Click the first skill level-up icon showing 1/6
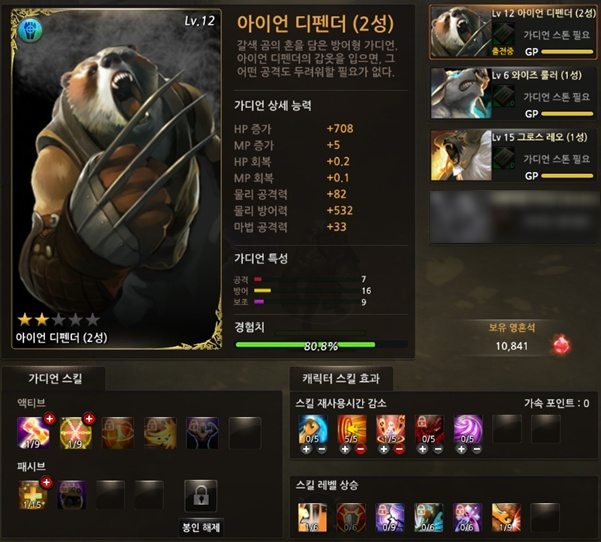 [311, 517]
